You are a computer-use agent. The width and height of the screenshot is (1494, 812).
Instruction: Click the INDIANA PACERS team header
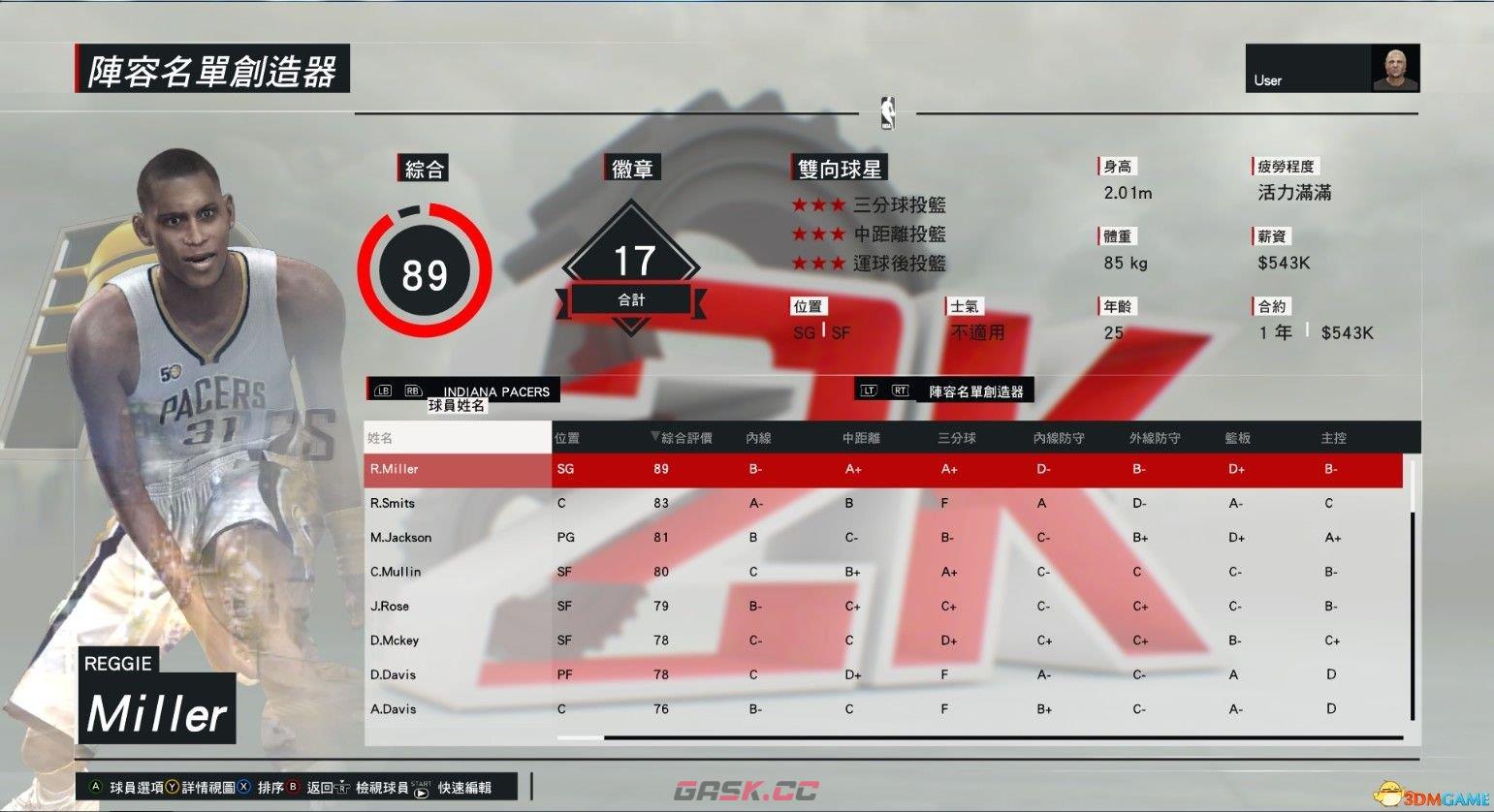click(495, 390)
